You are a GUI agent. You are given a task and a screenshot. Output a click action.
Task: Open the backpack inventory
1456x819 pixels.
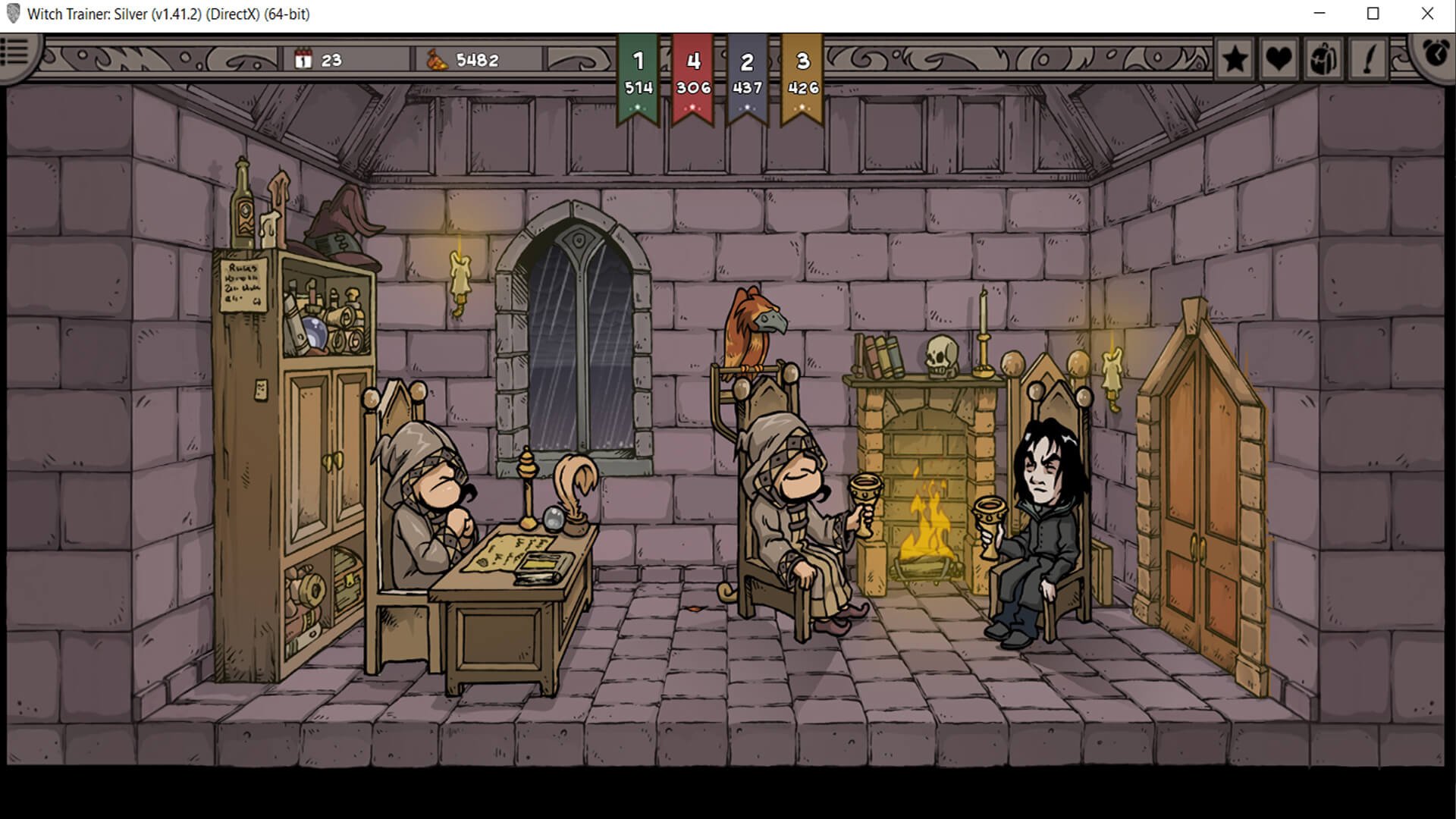pos(1323,58)
